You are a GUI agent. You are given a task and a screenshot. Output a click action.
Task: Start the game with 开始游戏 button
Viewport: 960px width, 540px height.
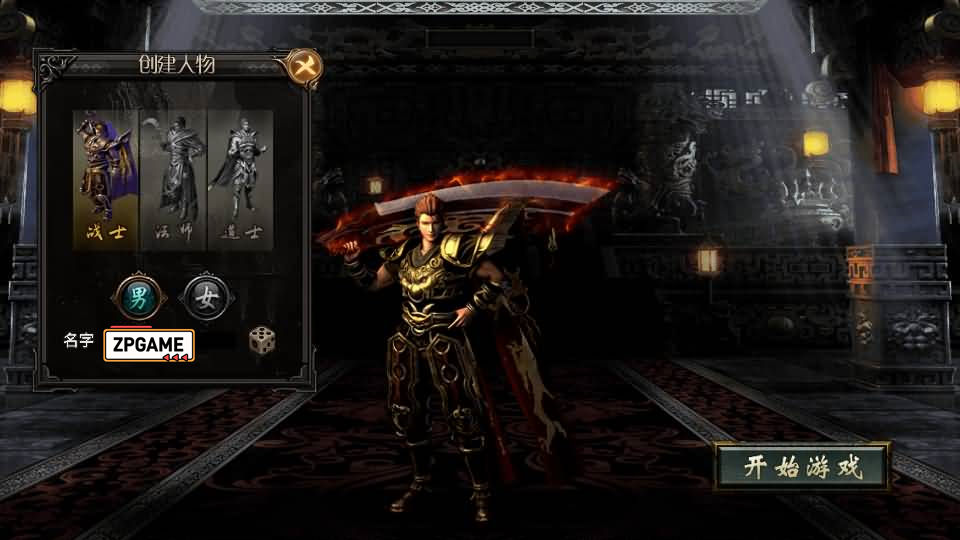click(x=802, y=467)
